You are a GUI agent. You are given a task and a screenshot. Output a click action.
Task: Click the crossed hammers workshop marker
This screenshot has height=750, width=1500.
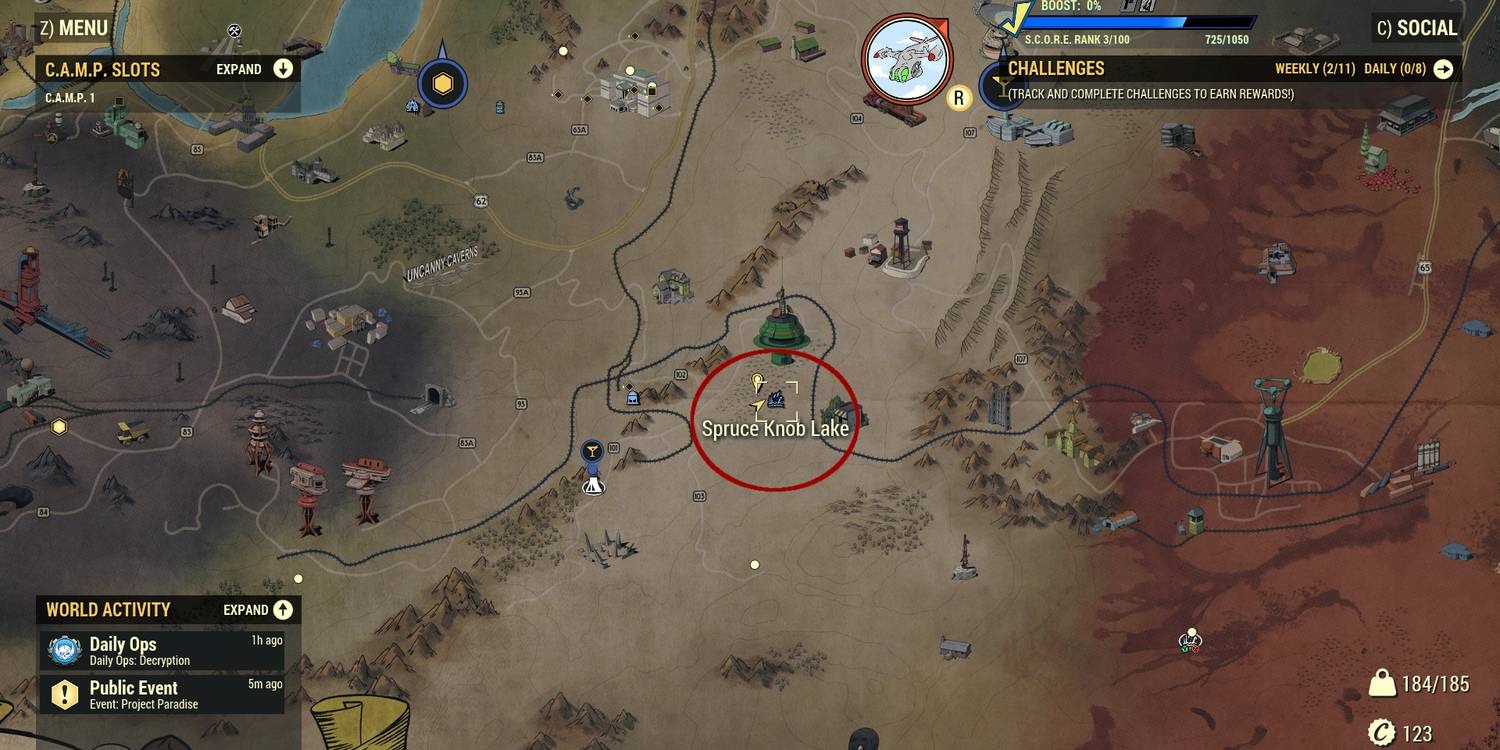[234, 30]
